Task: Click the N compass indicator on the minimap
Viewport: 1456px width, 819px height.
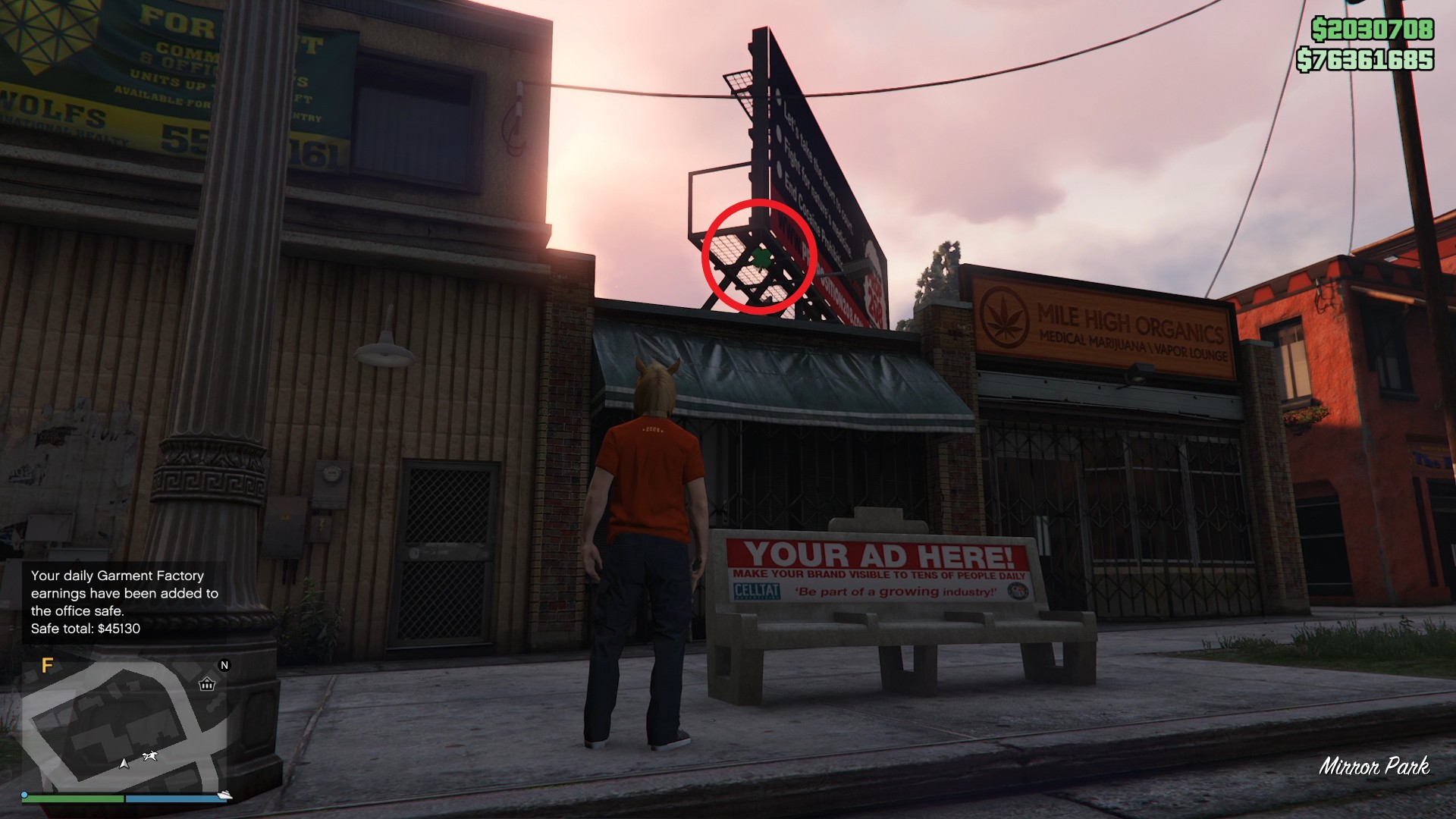Action: 224,665
